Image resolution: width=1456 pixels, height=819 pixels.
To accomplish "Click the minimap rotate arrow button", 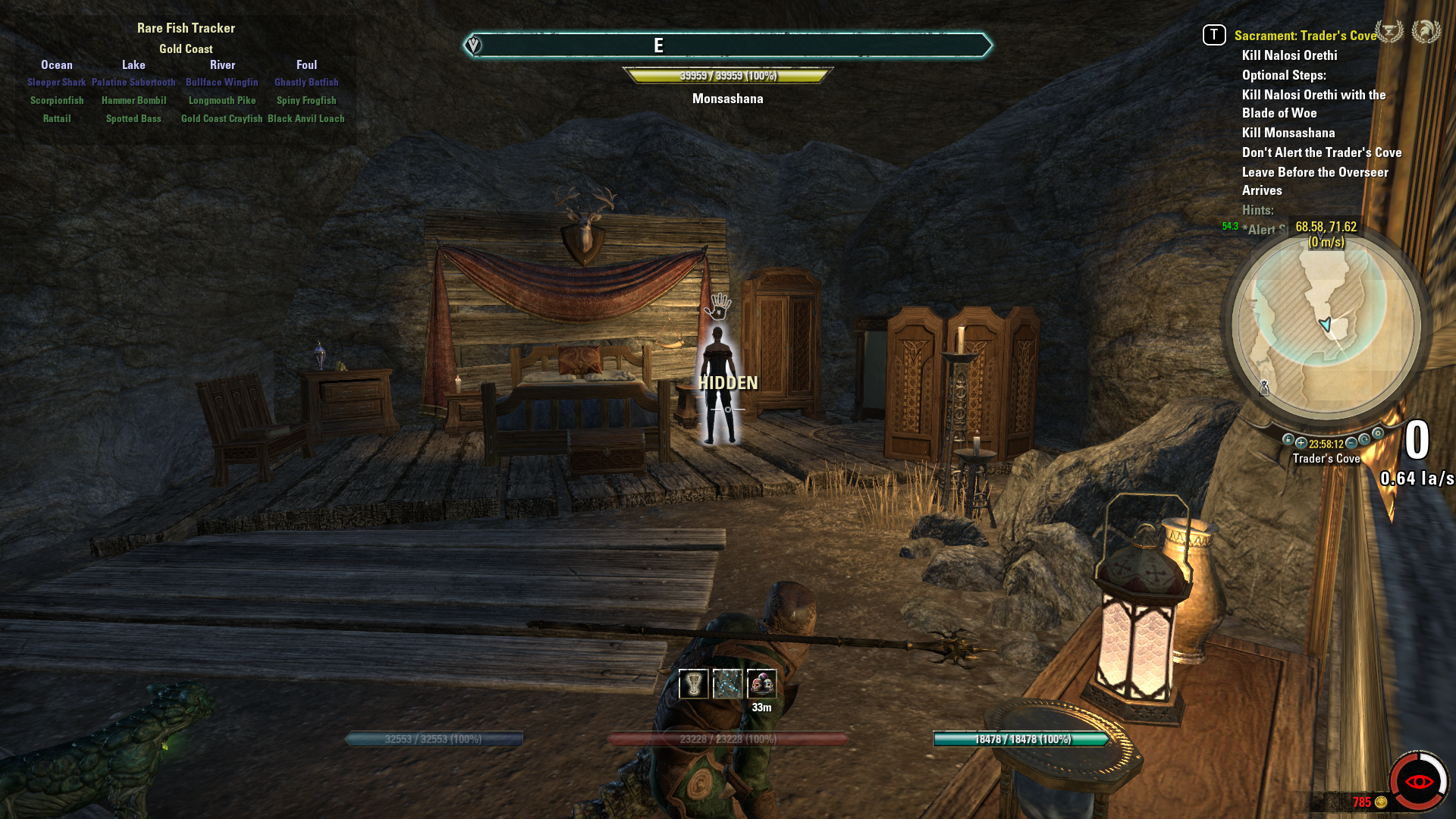I will click(x=1364, y=440).
